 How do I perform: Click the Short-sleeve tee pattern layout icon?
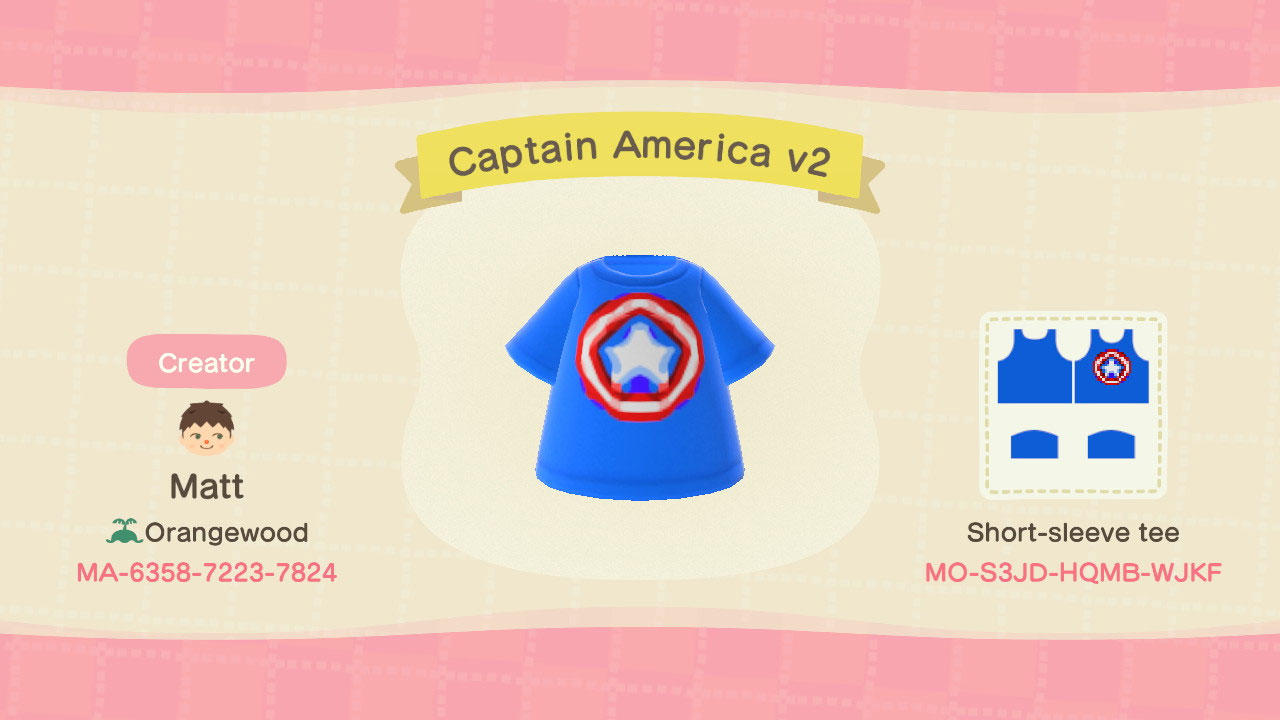point(1075,400)
